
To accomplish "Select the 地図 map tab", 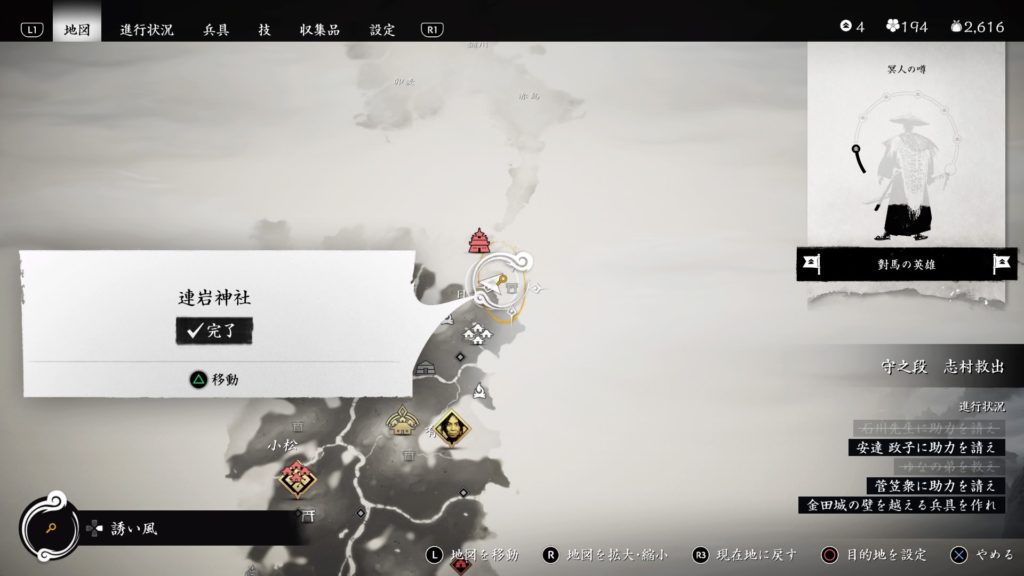I will (77, 29).
